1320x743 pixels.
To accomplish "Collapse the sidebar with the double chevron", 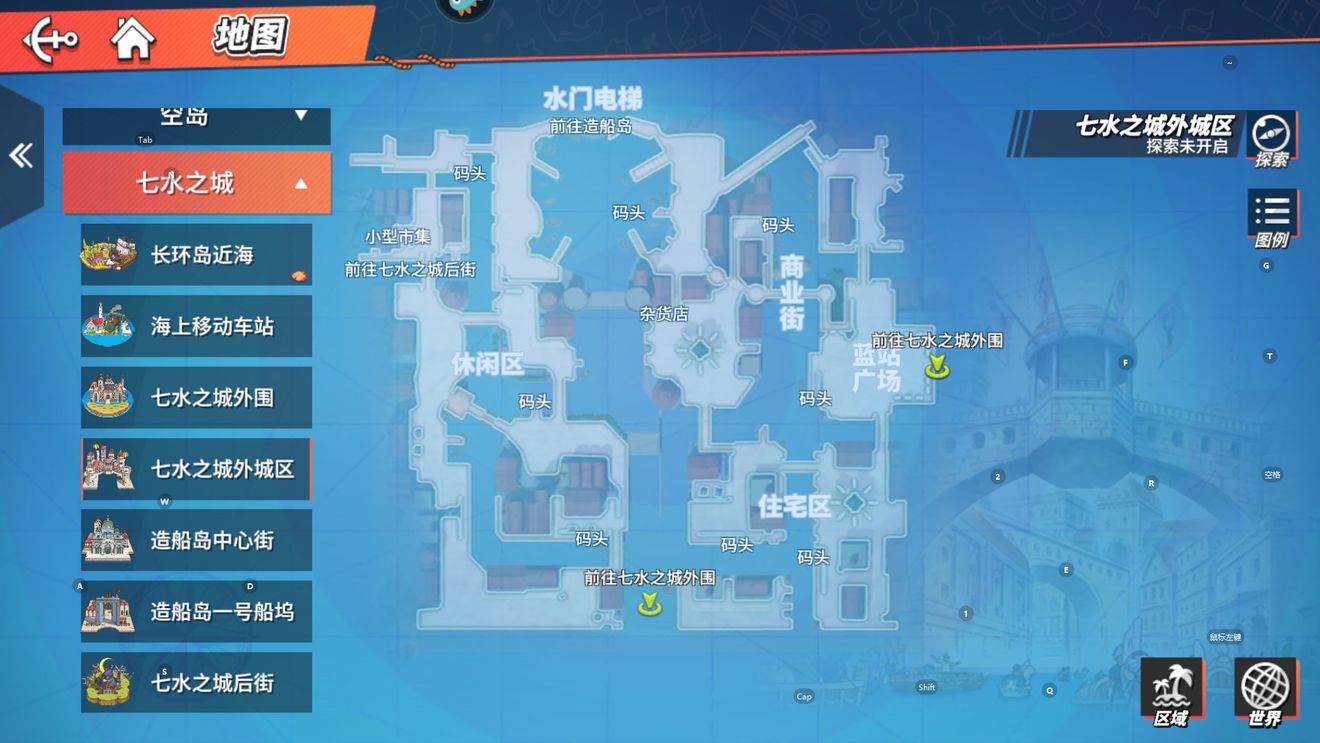I will (20, 154).
